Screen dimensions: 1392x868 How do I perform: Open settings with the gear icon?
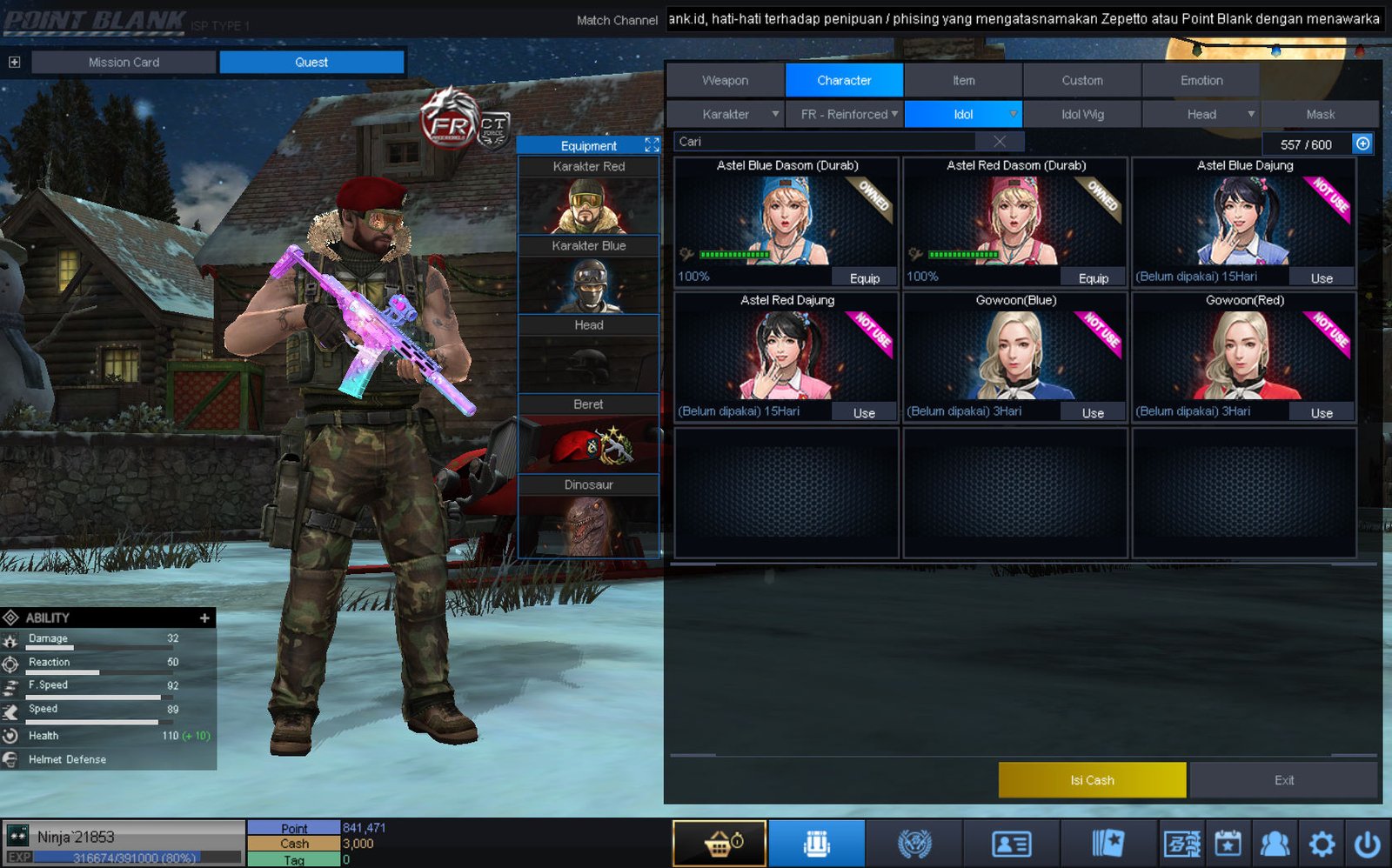pyautogui.click(x=1322, y=844)
